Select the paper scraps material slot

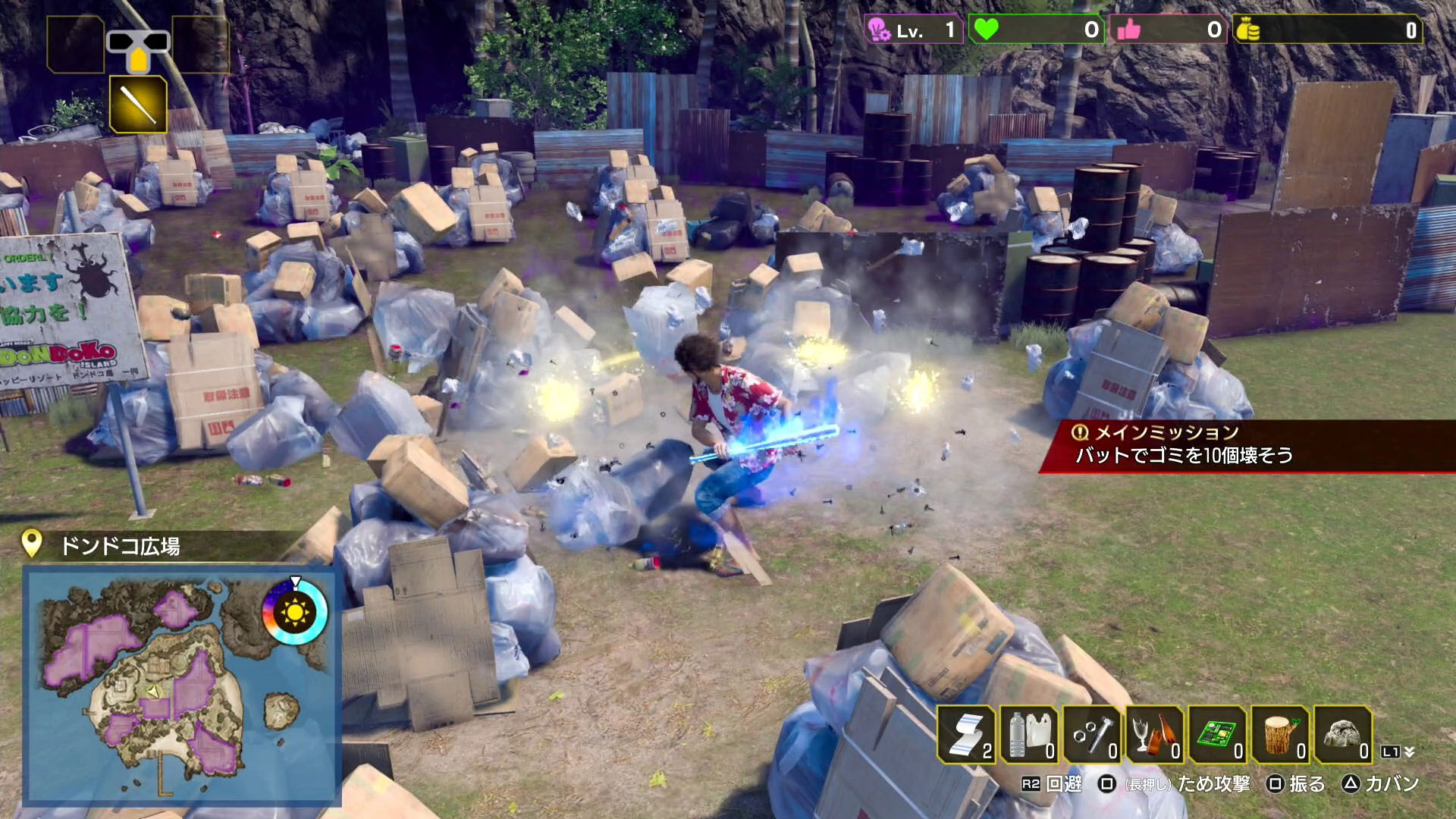[966, 734]
